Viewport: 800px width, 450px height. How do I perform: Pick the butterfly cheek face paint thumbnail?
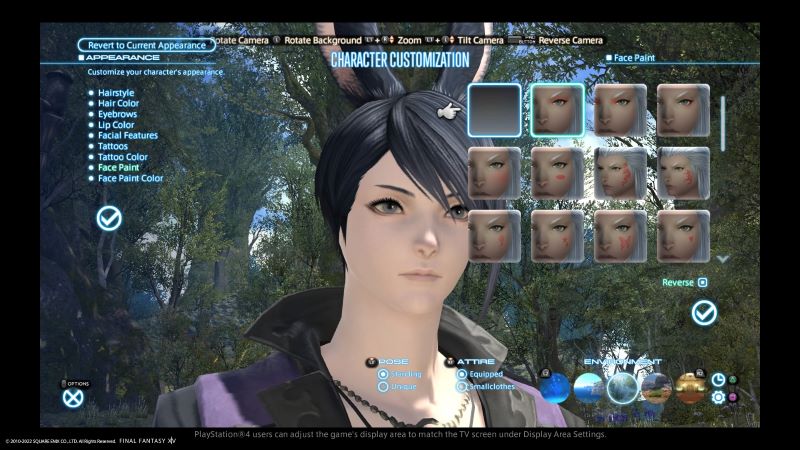tap(620, 236)
